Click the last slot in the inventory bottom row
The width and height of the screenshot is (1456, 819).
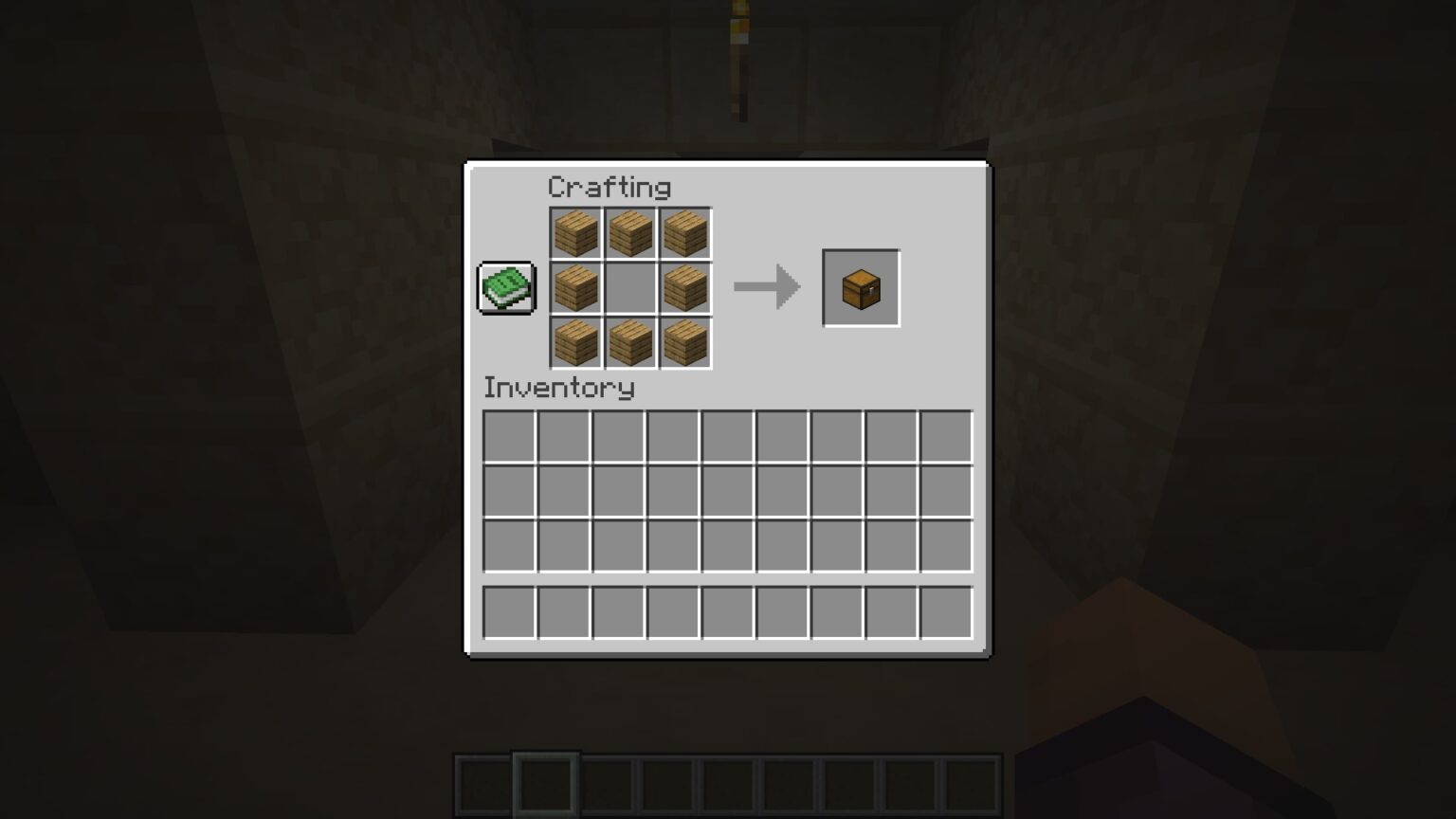point(944,612)
